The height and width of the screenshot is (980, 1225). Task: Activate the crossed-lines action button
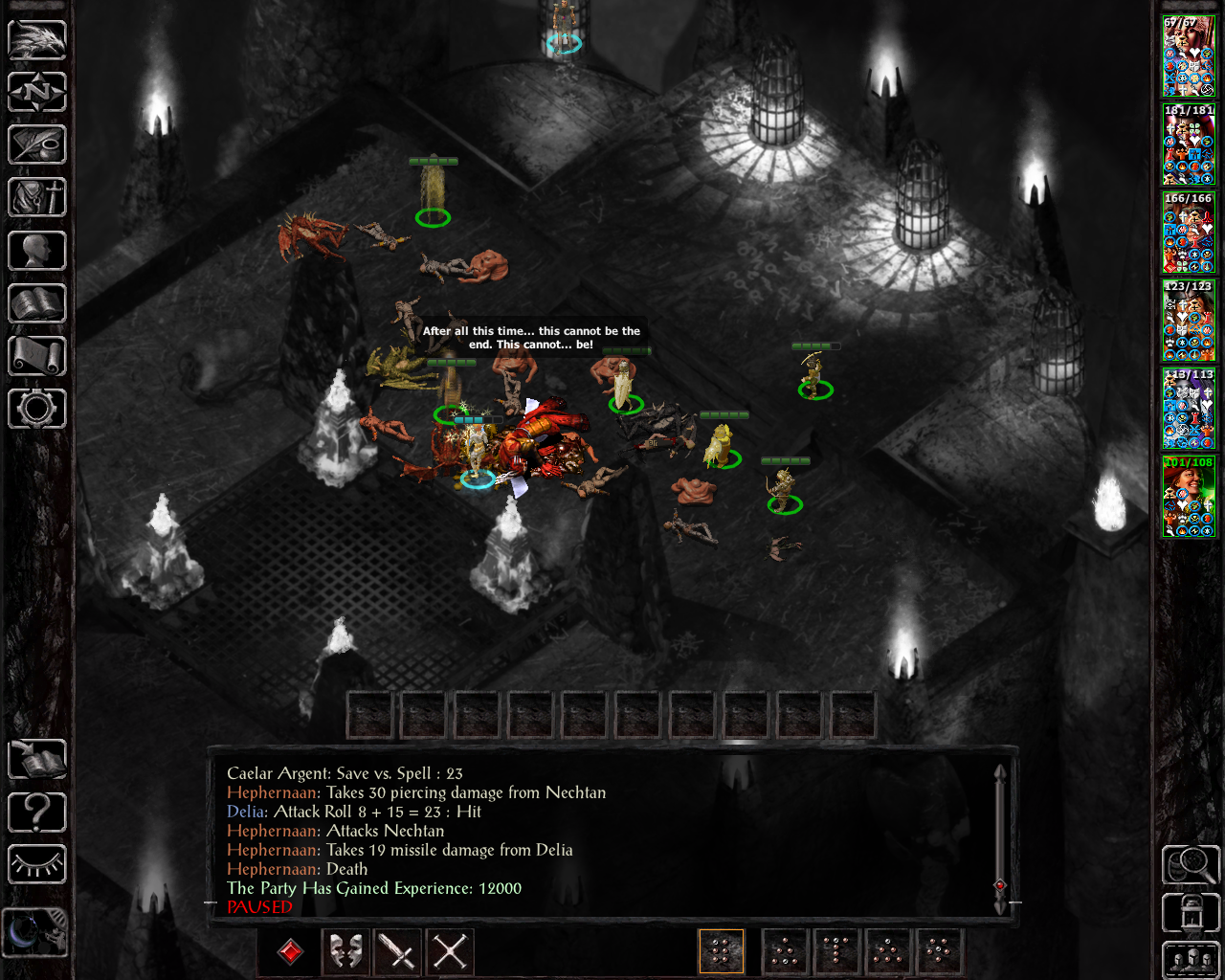click(450, 951)
